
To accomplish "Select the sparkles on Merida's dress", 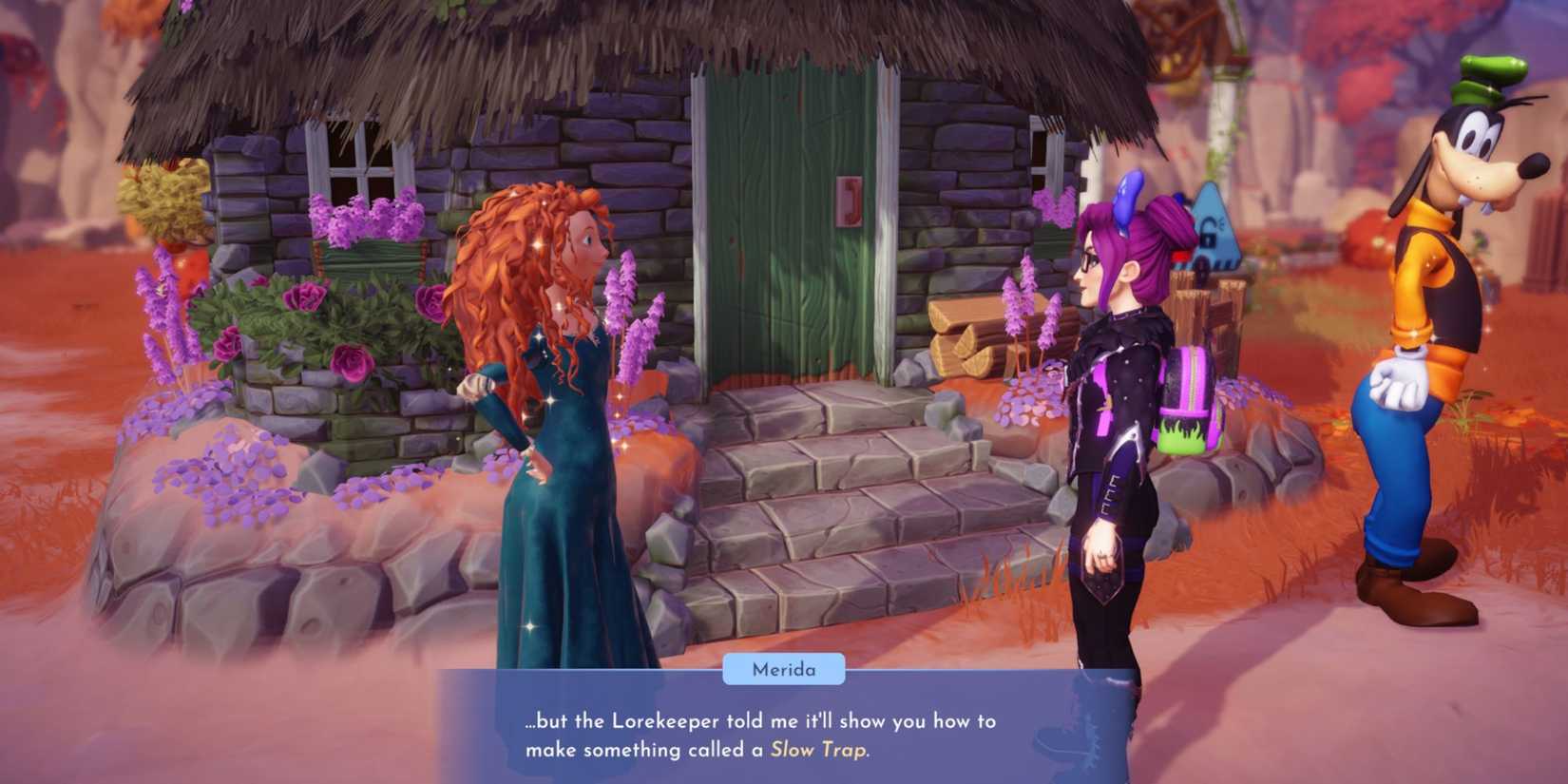I will (551, 399).
